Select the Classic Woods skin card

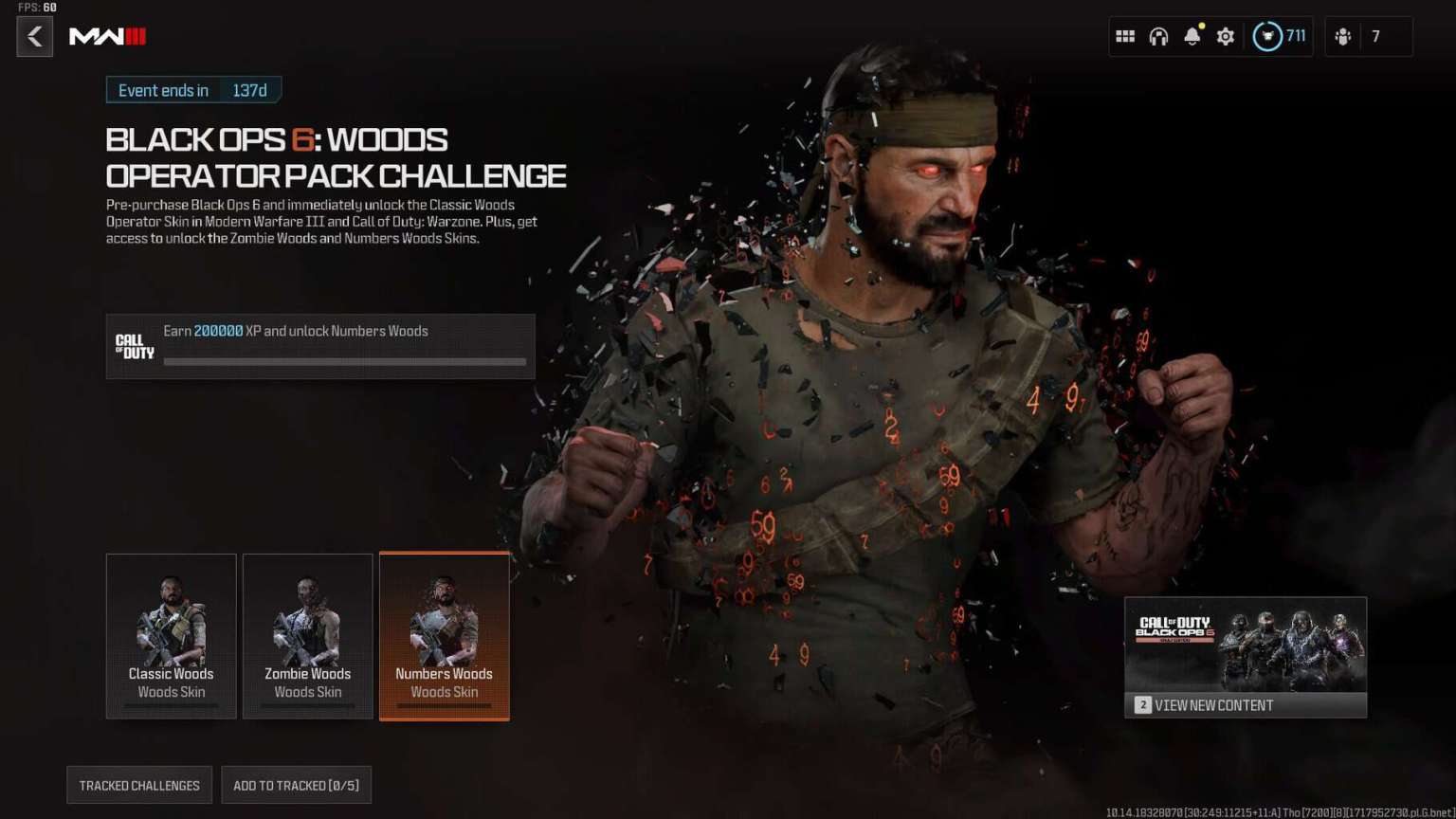coord(171,635)
